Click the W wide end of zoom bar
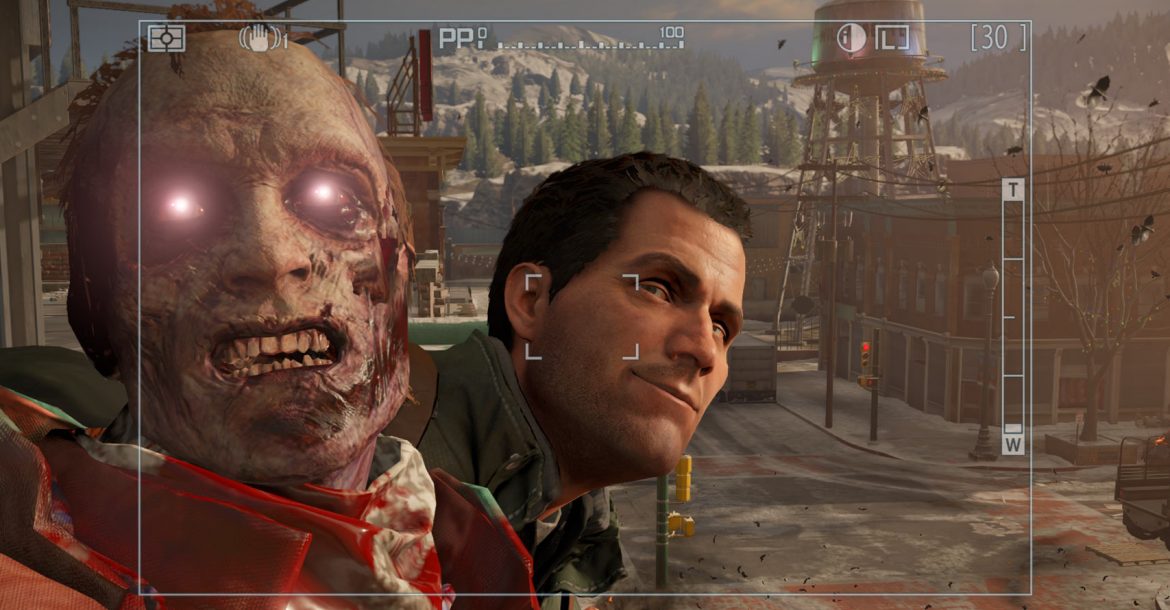The height and width of the screenshot is (610, 1170). coord(1013,444)
